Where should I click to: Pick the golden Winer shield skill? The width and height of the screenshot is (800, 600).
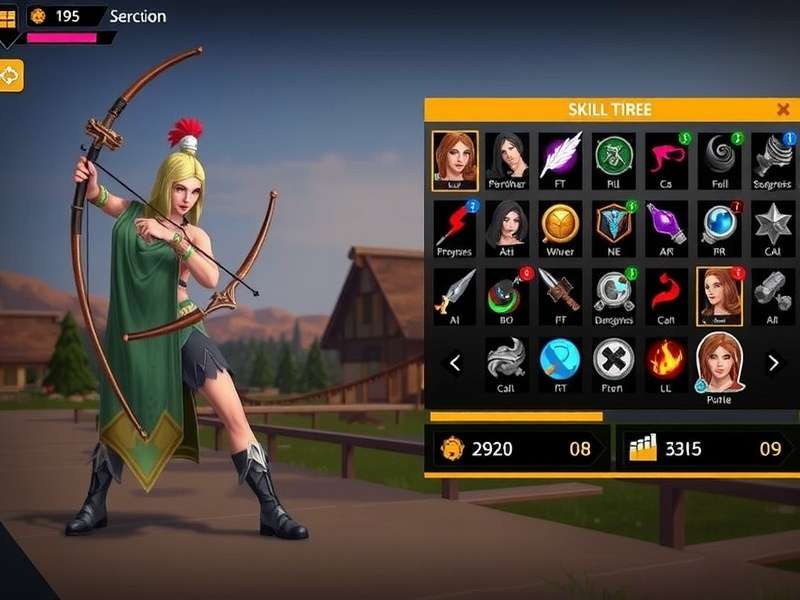(x=560, y=224)
